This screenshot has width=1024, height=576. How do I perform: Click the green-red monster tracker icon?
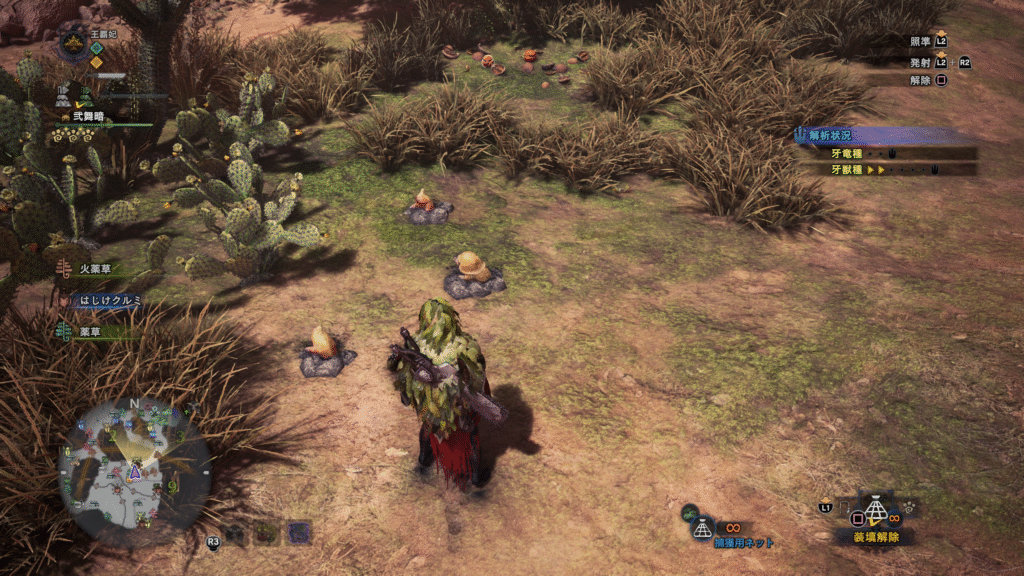click(266, 533)
